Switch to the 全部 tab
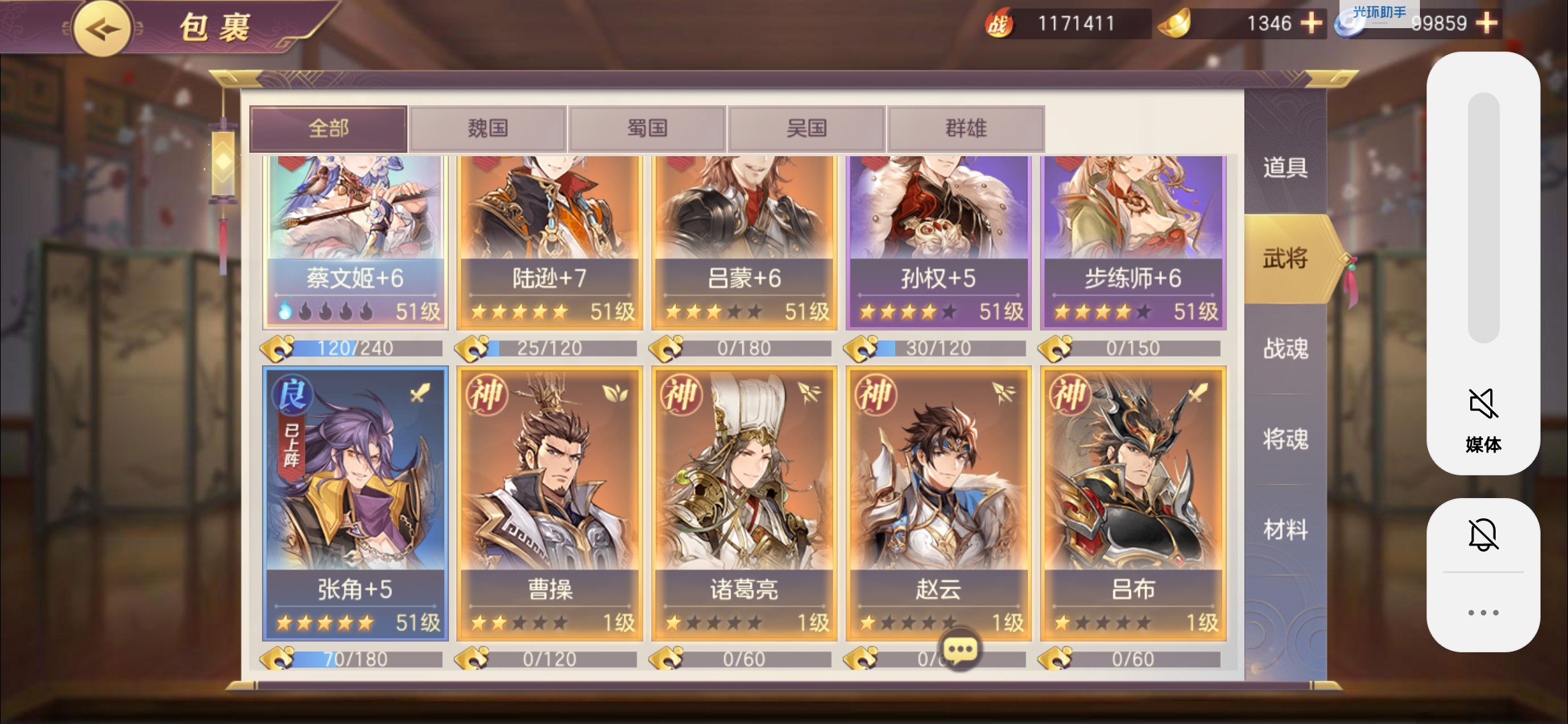This screenshot has height=724, width=1568. [x=328, y=128]
